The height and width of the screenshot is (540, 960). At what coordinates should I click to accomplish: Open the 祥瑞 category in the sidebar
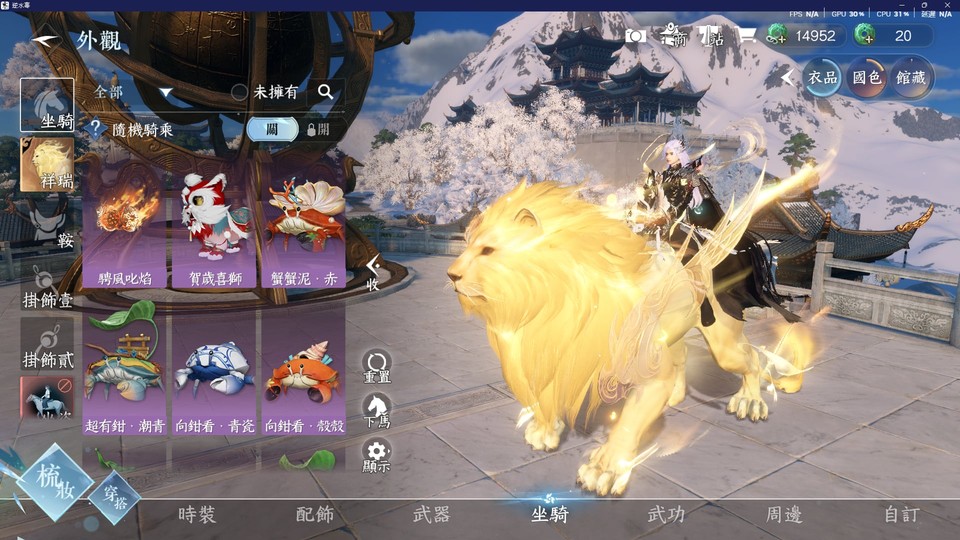(x=47, y=163)
